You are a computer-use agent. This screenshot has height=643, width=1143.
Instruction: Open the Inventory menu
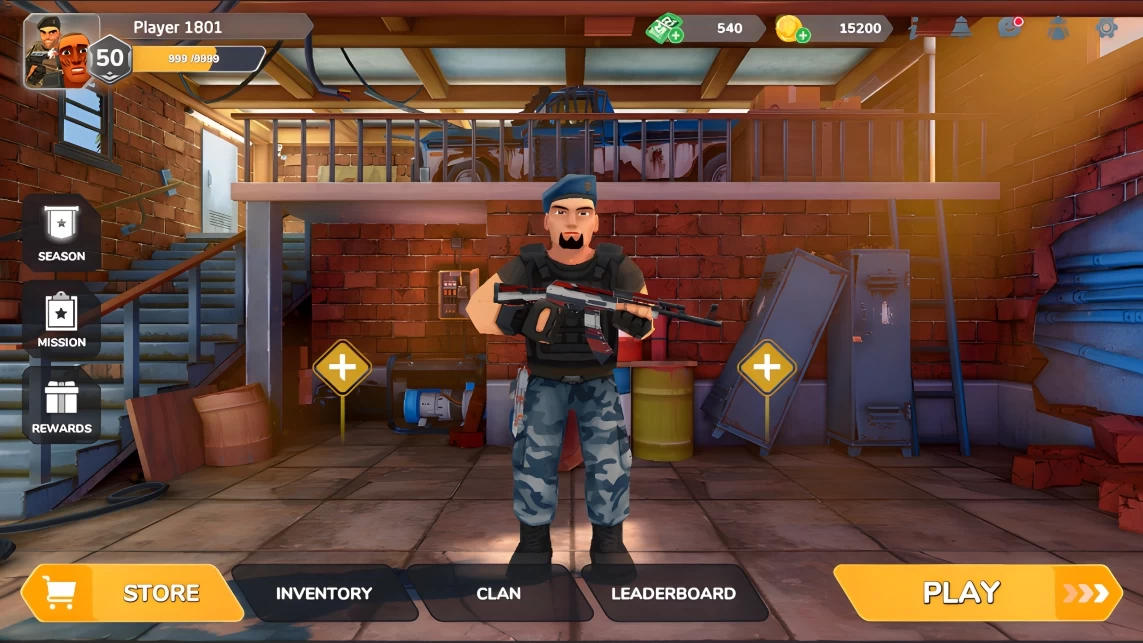point(323,593)
